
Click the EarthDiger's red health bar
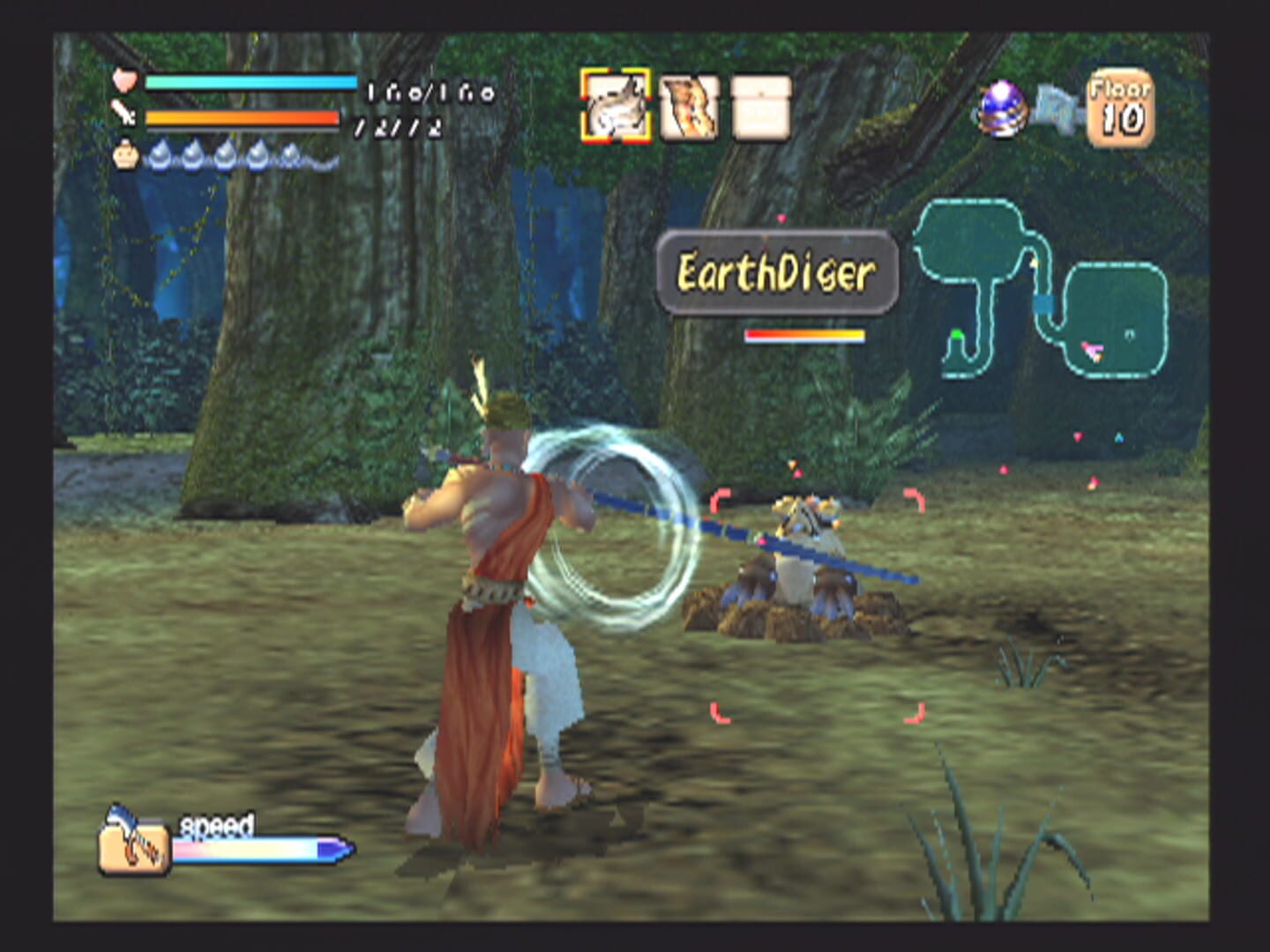point(806,333)
